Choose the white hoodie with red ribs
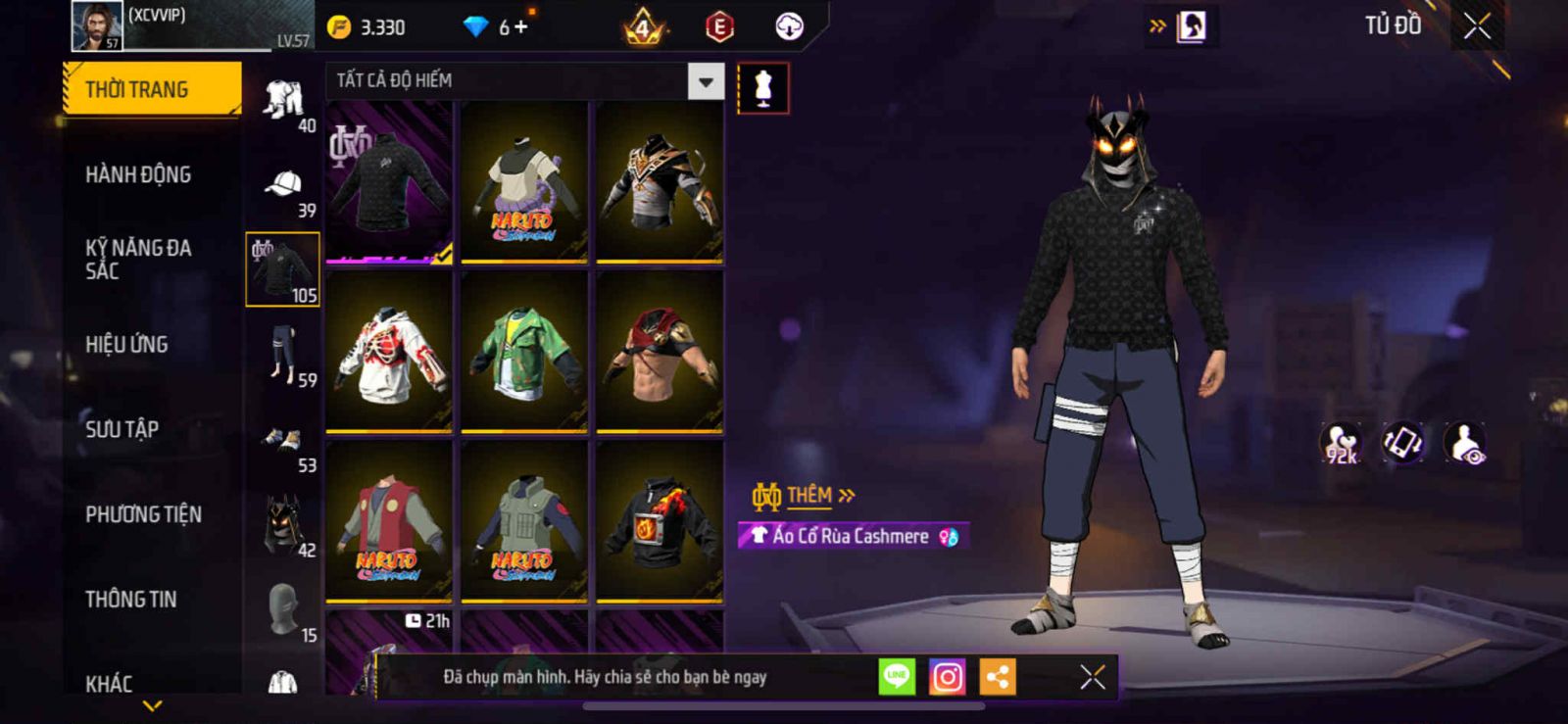The width and height of the screenshot is (1568, 724). click(389, 353)
